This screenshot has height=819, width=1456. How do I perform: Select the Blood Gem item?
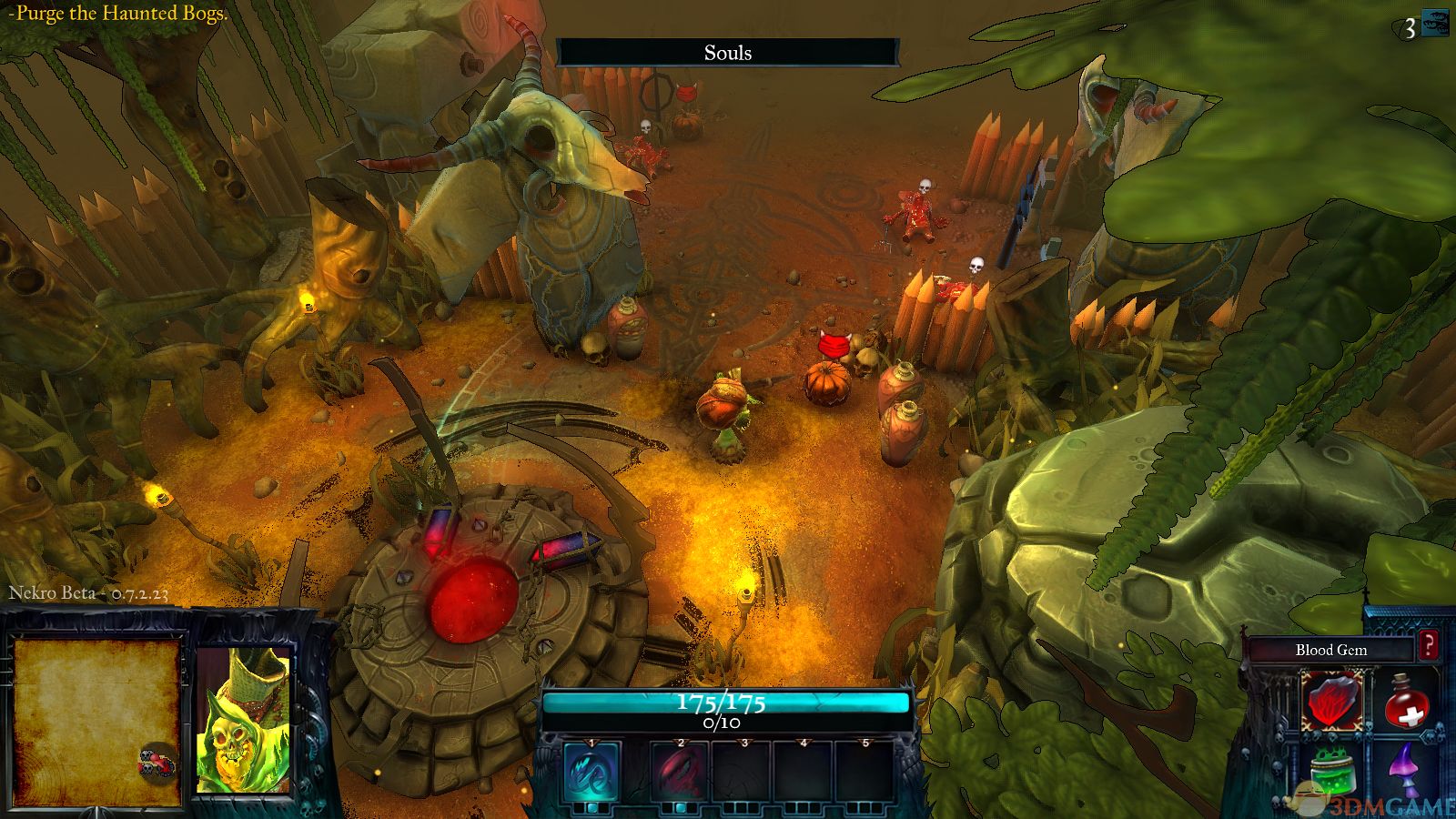pos(1330,702)
